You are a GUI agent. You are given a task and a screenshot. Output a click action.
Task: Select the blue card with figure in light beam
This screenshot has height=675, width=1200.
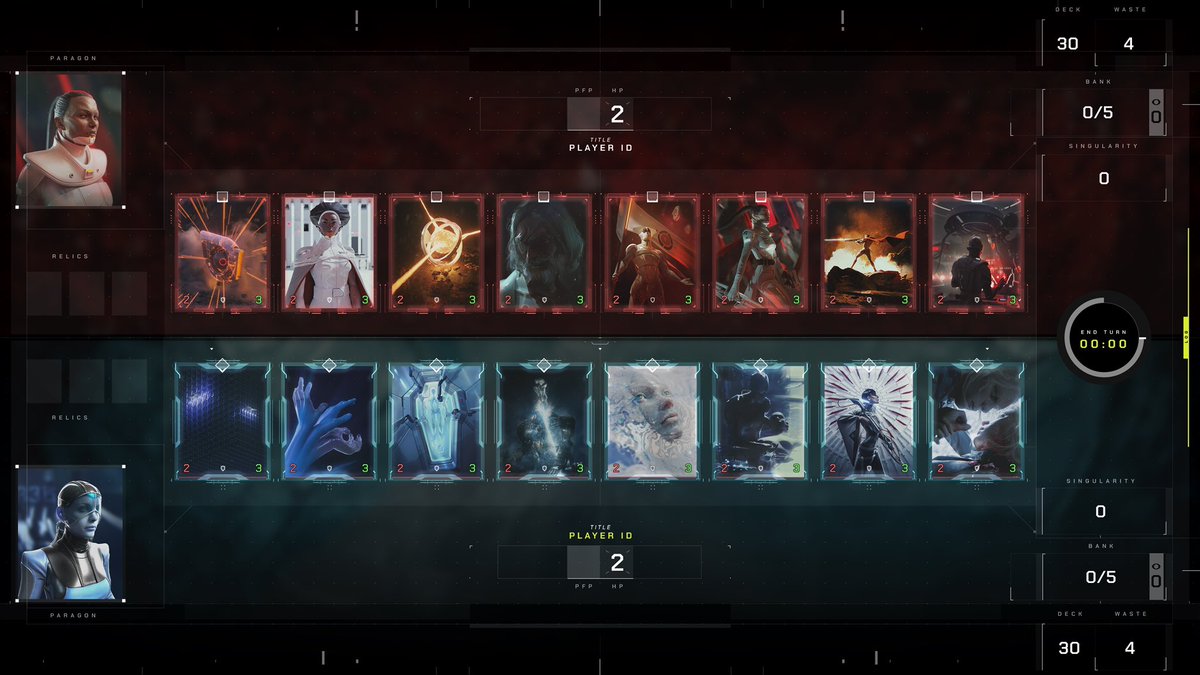pyautogui.click(x=545, y=420)
